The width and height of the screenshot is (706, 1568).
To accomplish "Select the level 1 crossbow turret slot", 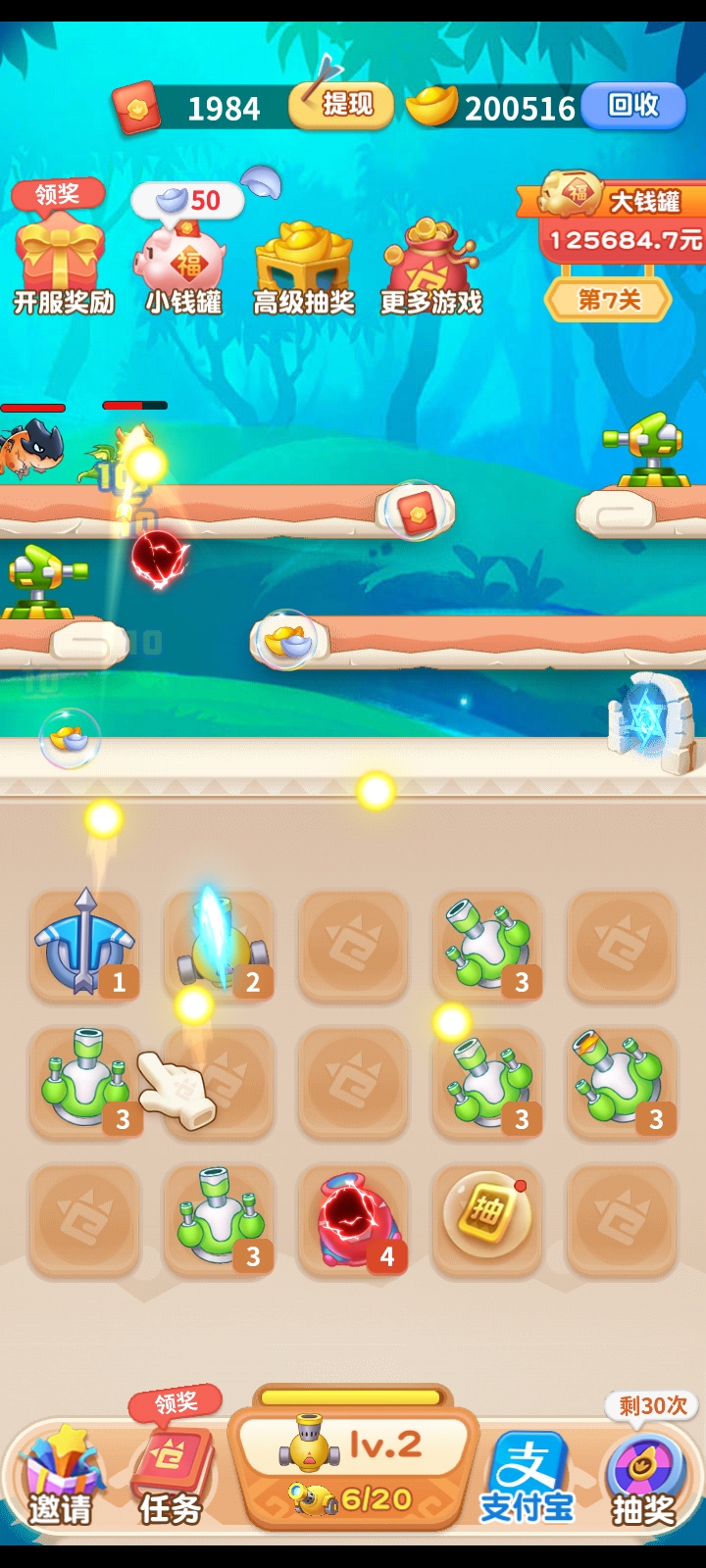I will (x=85, y=946).
